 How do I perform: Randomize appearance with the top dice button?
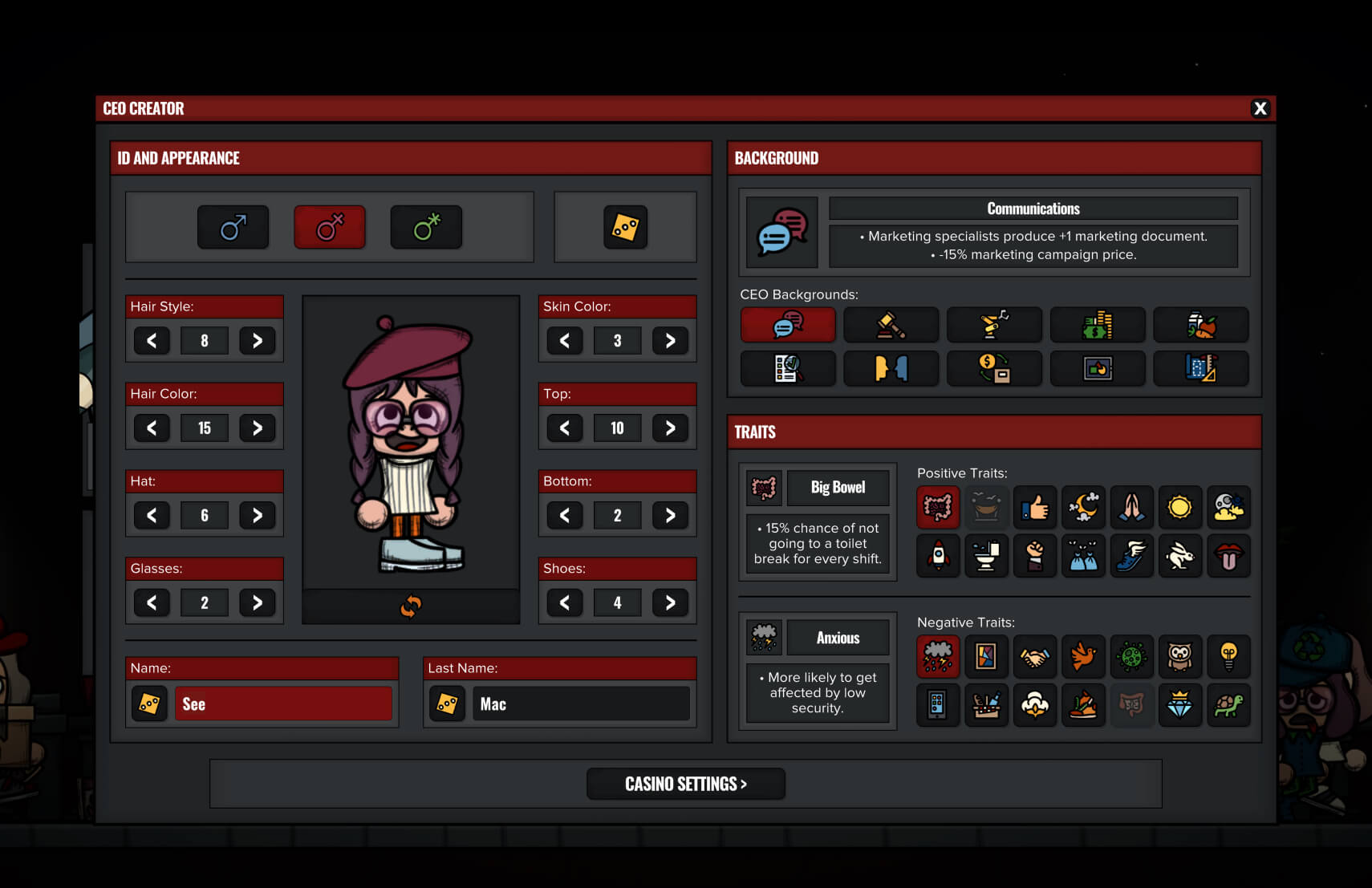click(625, 227)
